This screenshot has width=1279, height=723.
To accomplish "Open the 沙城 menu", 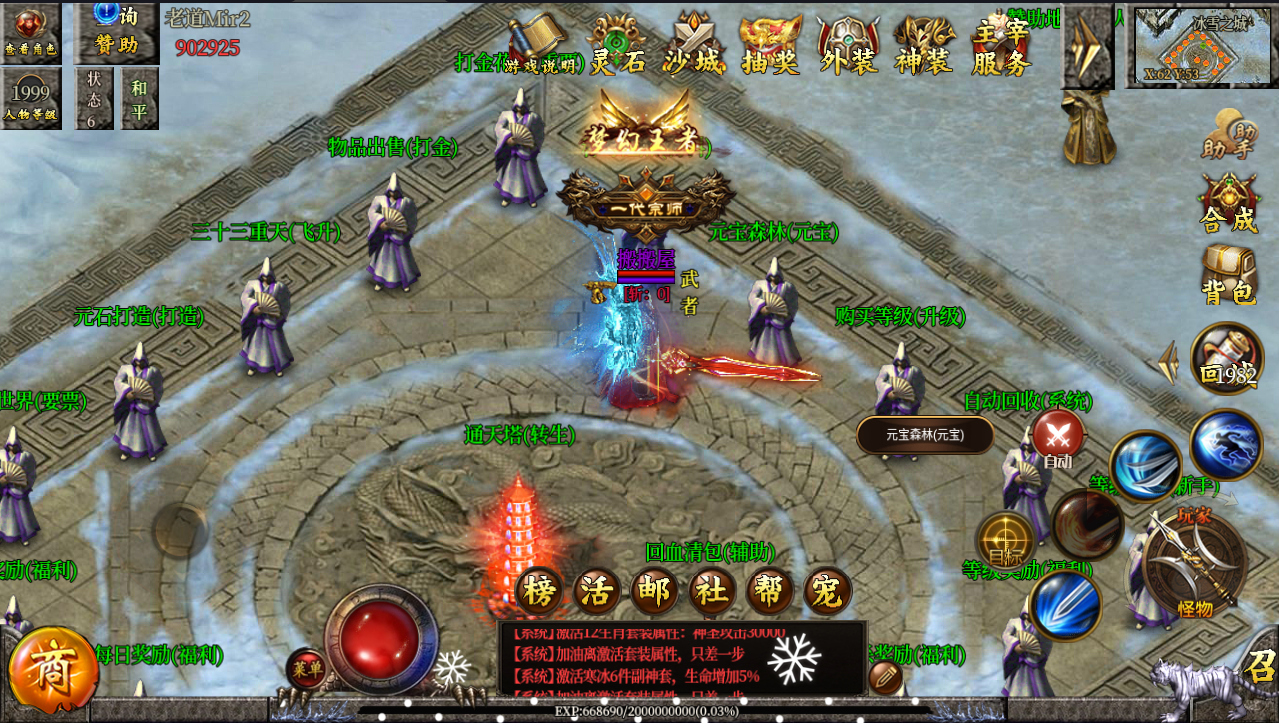I will pos(693,48).
